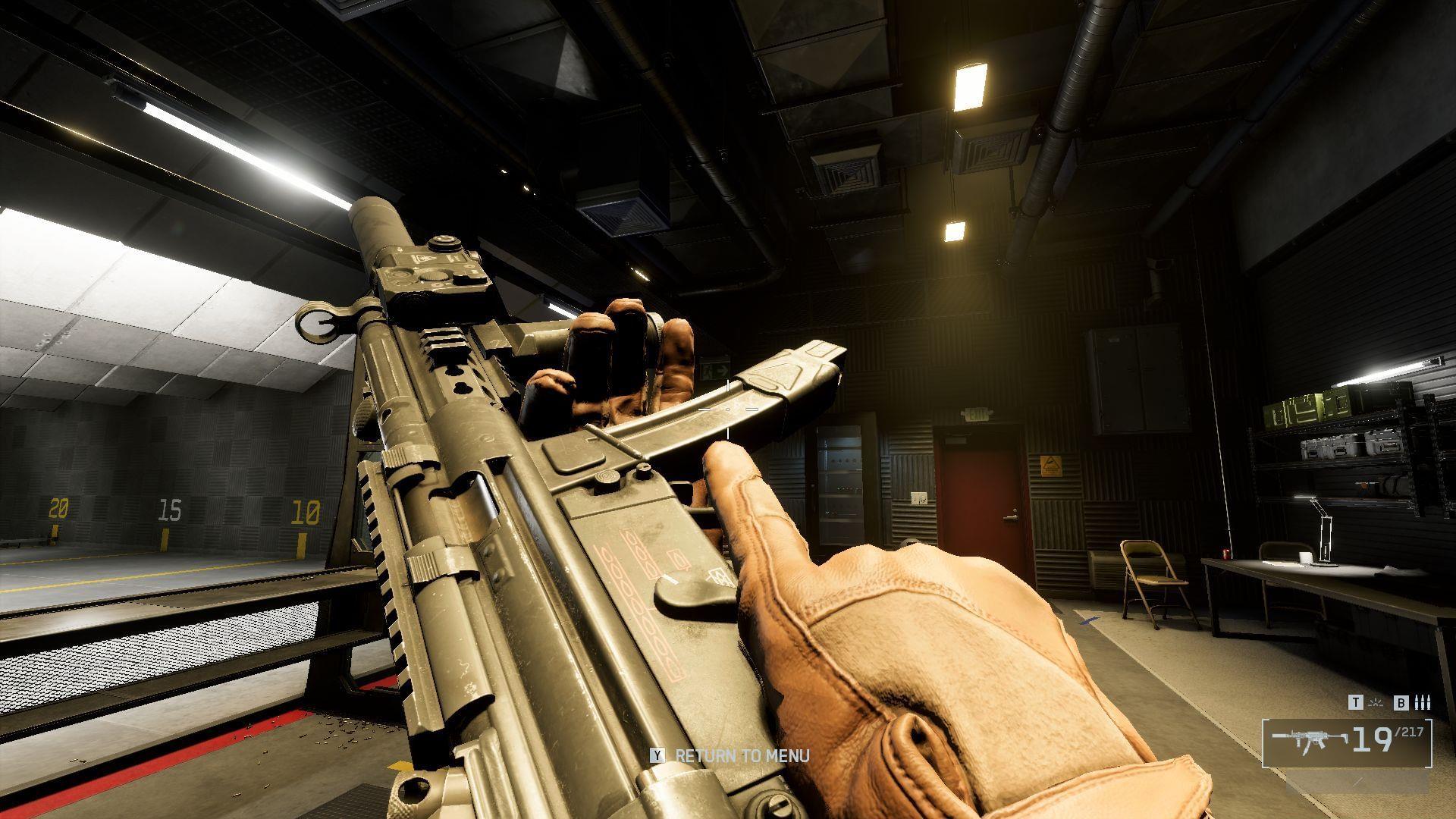
Task: Click the Y gamepad button prompt
Action: click(657, 756)
